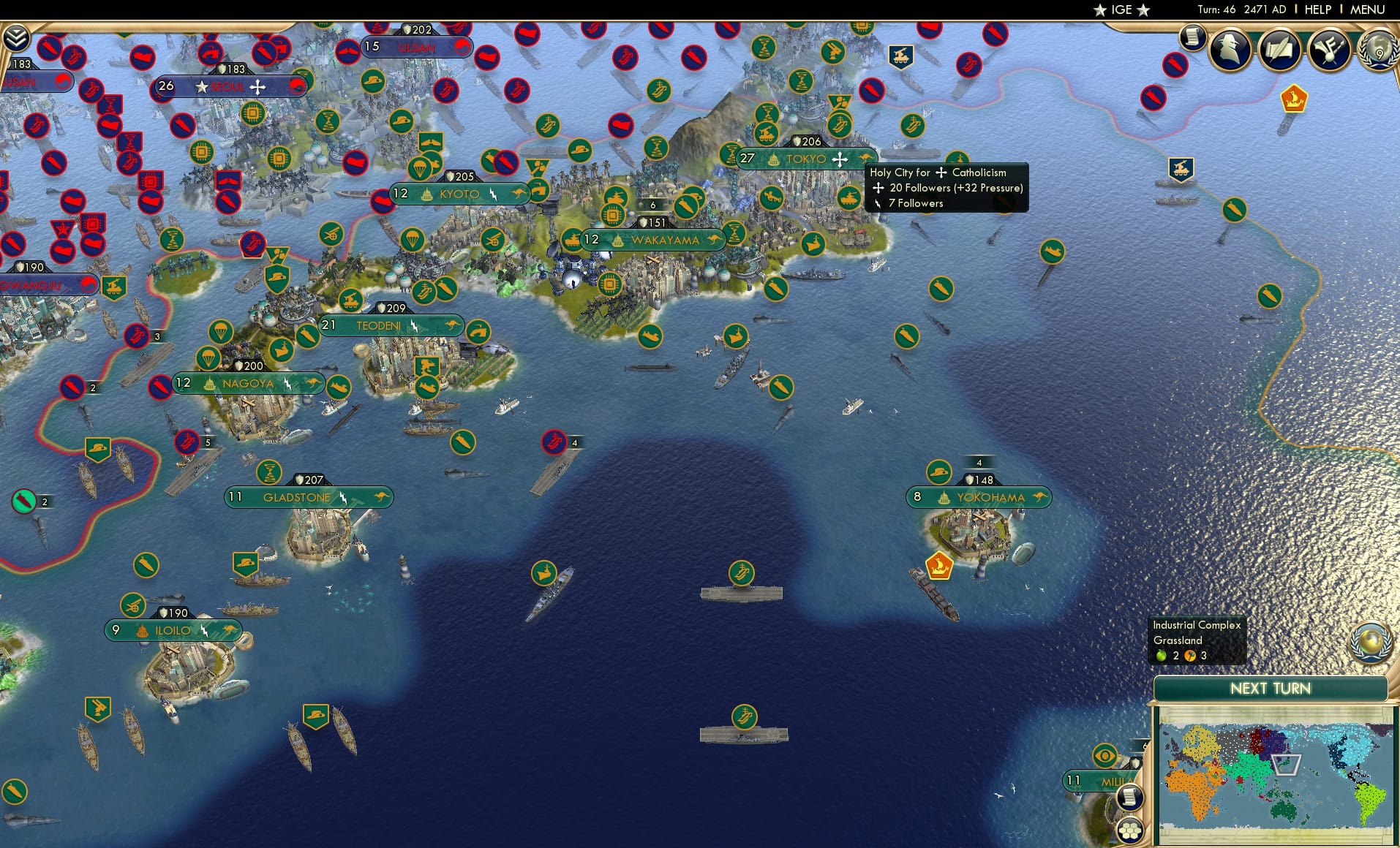Open the Diplomacy overview quill icon
1400x848 pixels.
1279,50
